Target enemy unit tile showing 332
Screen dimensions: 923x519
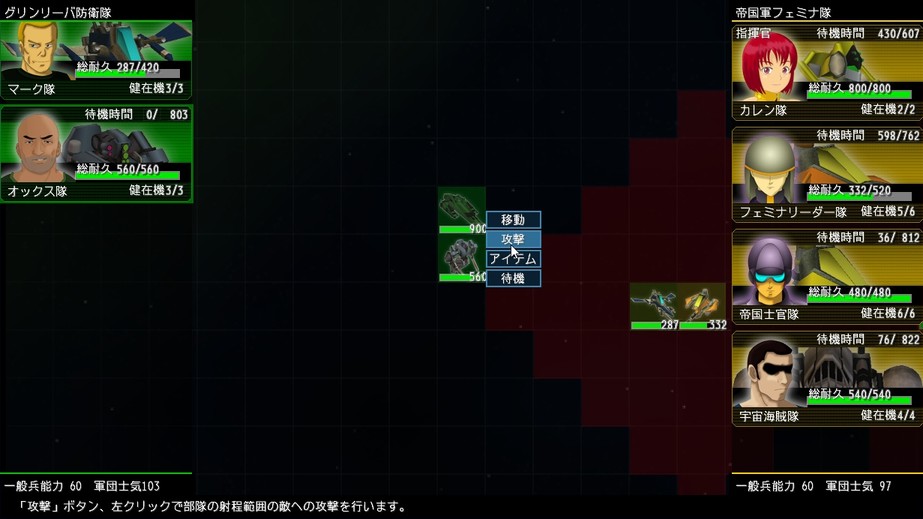click(x=702, y=306)
